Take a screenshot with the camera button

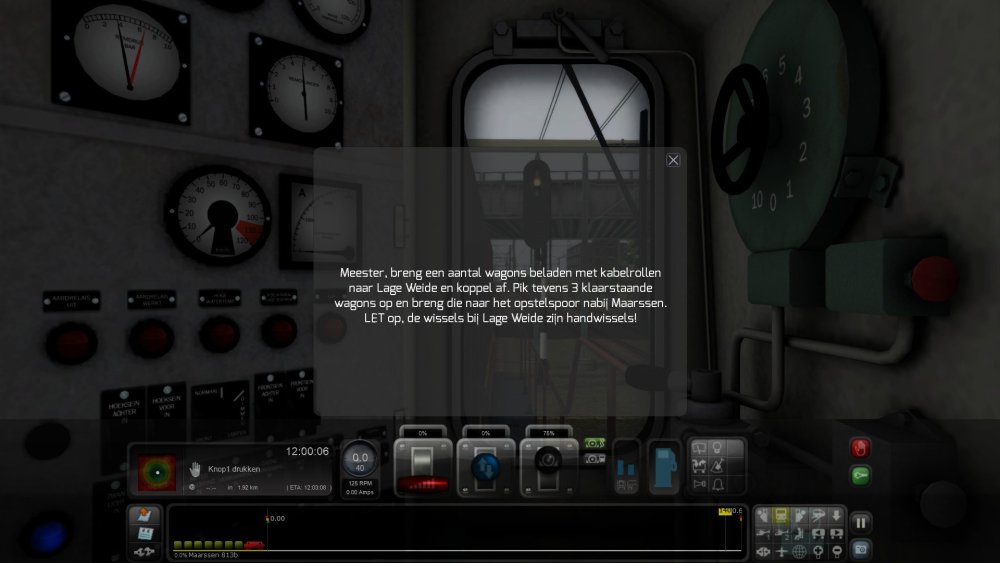pyautogui.click(x=860, y=548)
